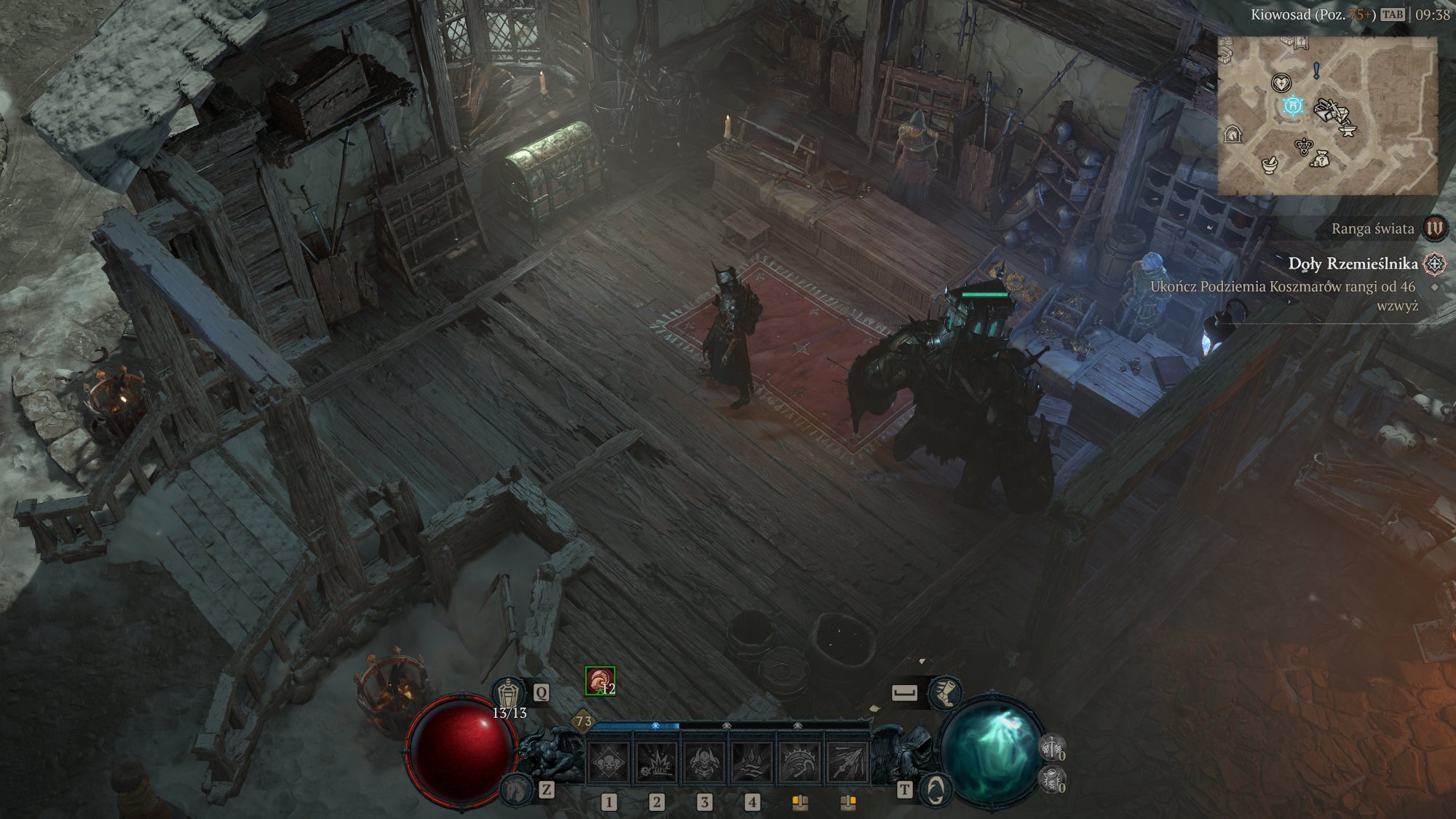Click the glowing waypoint icon on minimap

pyautogui.click(x=1293, y=106)
